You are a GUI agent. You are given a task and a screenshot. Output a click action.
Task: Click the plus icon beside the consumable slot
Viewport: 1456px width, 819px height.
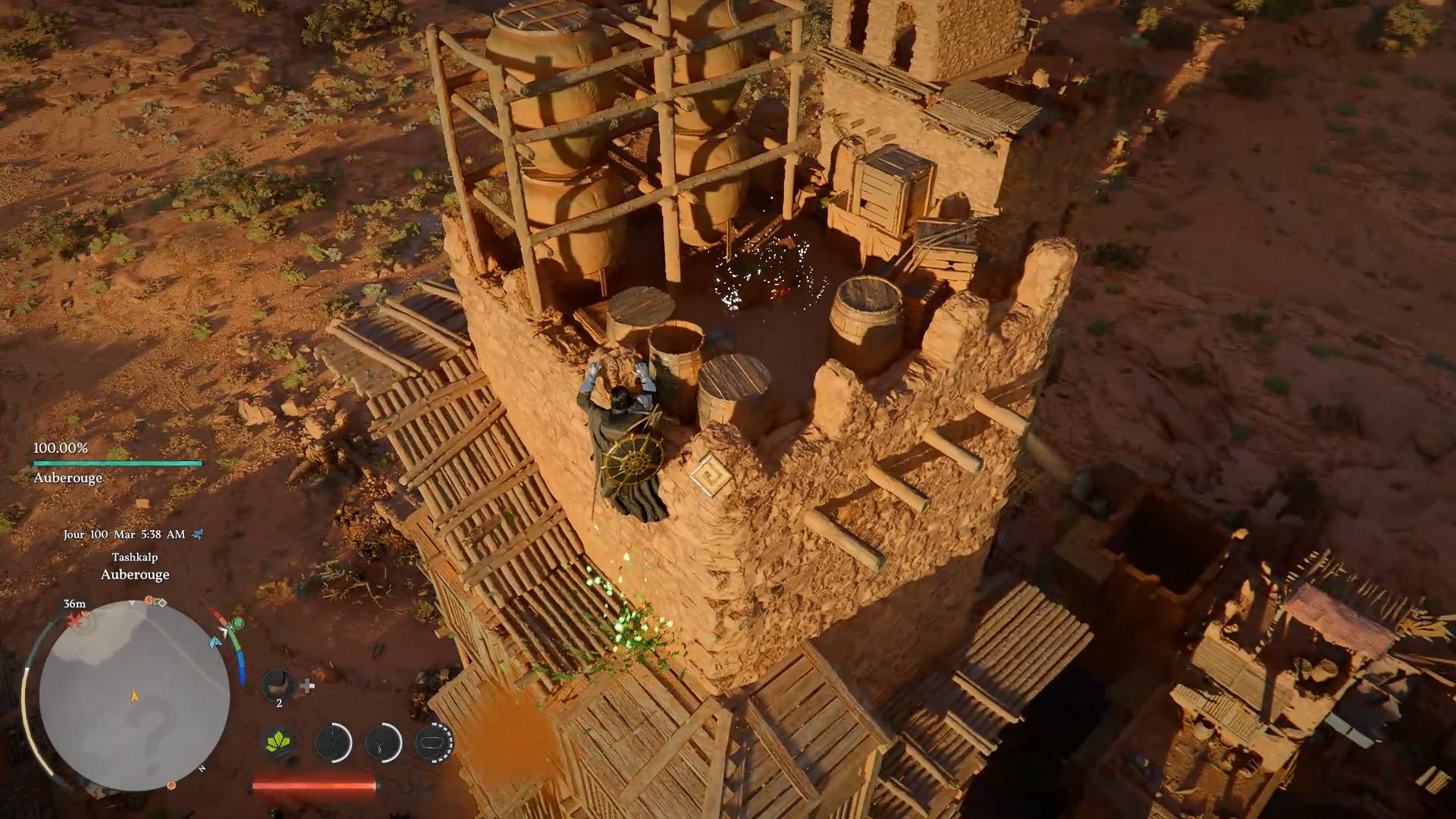(x=307, y=686)
